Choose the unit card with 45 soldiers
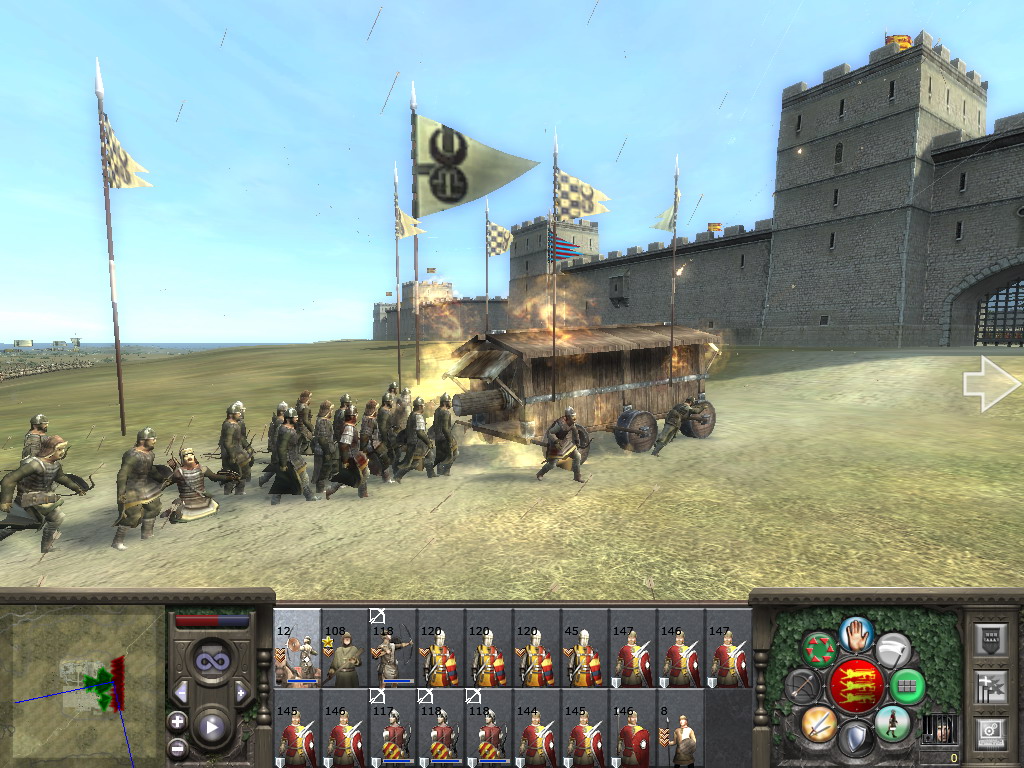The image size is (1024, 768). tap(585, 648)
